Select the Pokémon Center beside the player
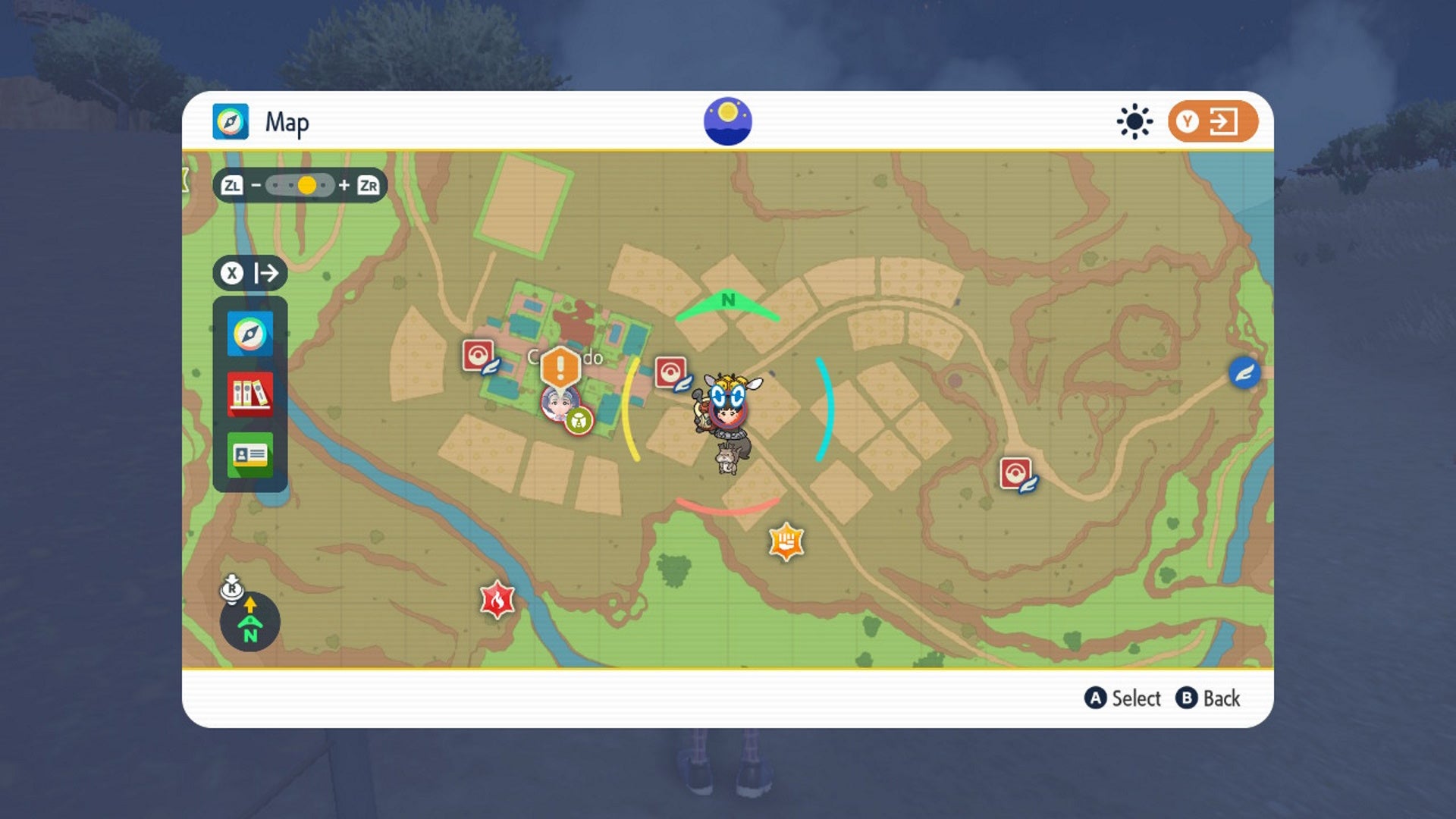 [x=671, y=373]
